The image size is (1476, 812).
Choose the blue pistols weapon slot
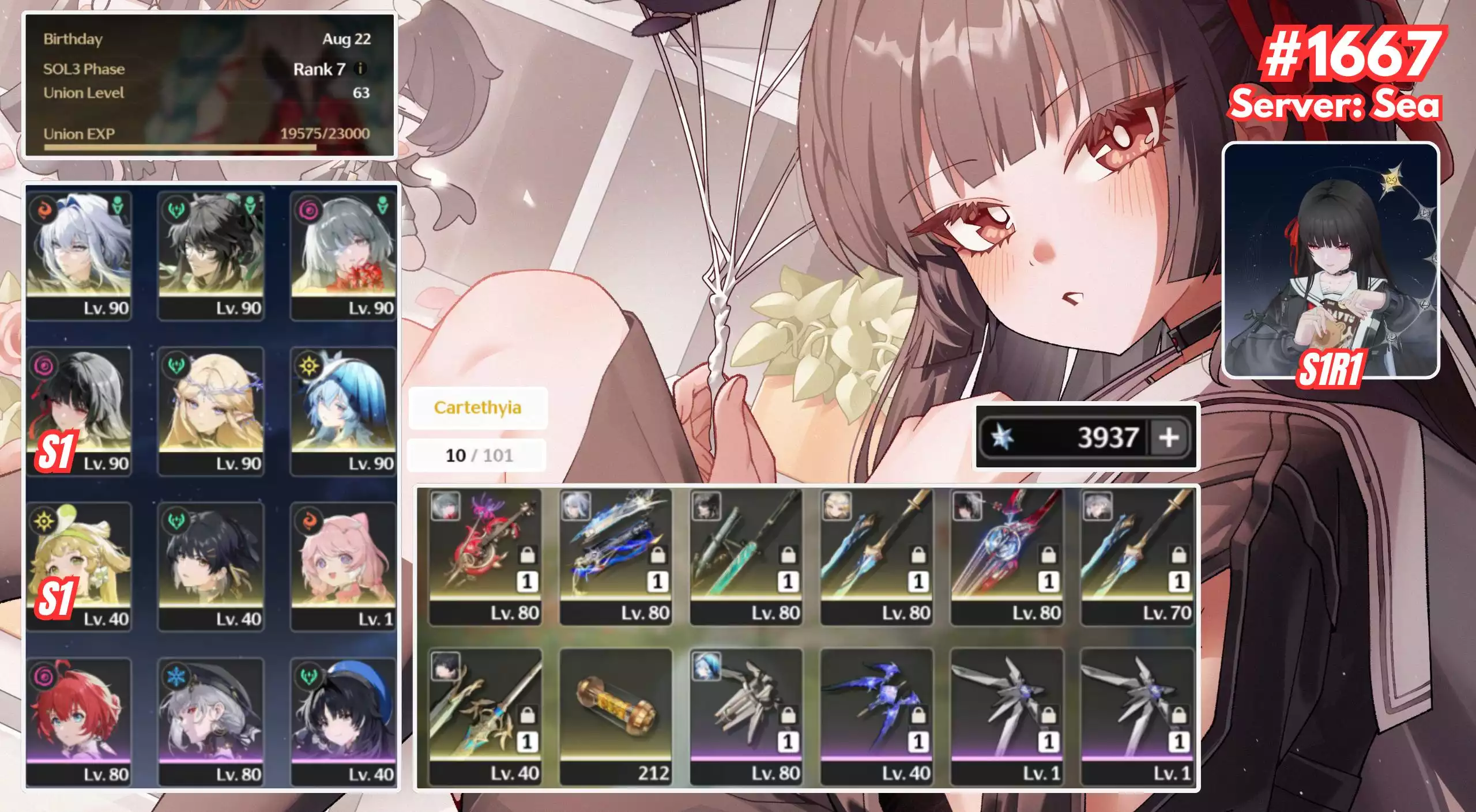click(615, 556)
